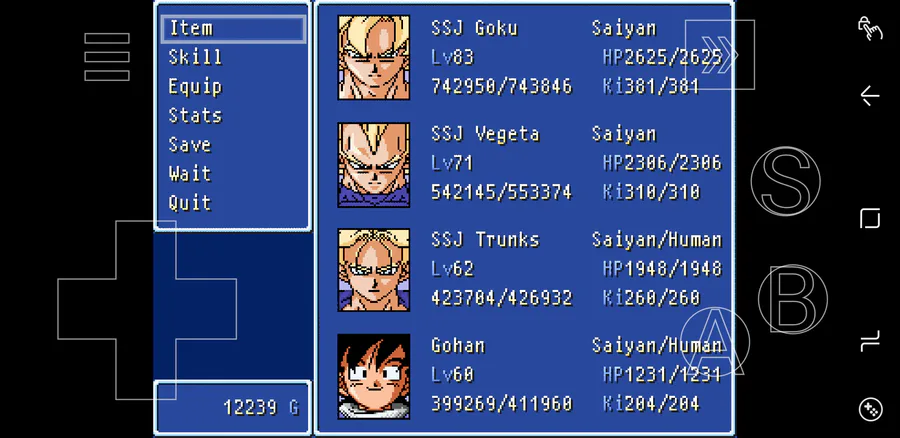Tap the emulator's S button overlay

(x=785, y=180)
